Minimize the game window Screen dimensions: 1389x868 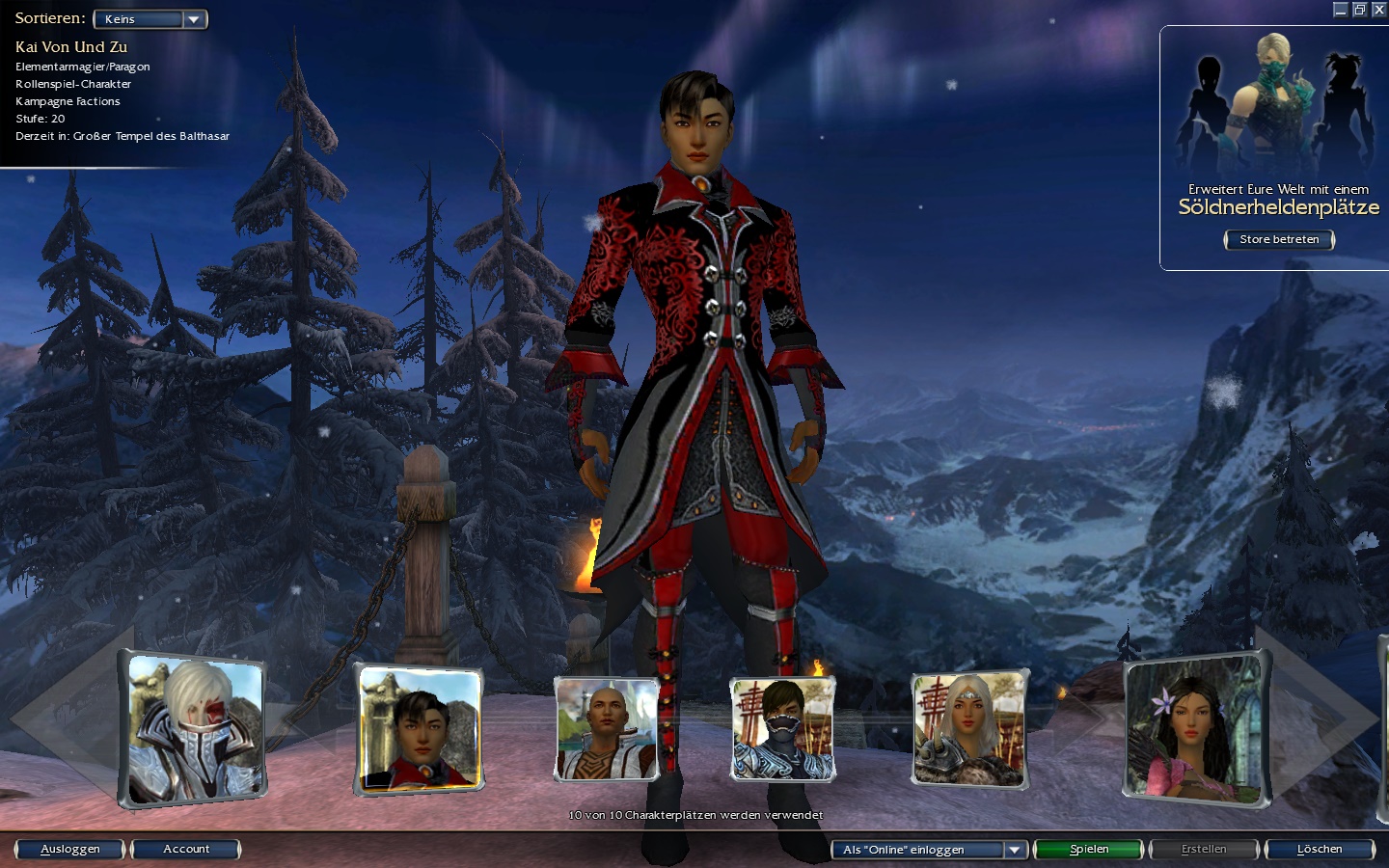(x=1340, y=10)
